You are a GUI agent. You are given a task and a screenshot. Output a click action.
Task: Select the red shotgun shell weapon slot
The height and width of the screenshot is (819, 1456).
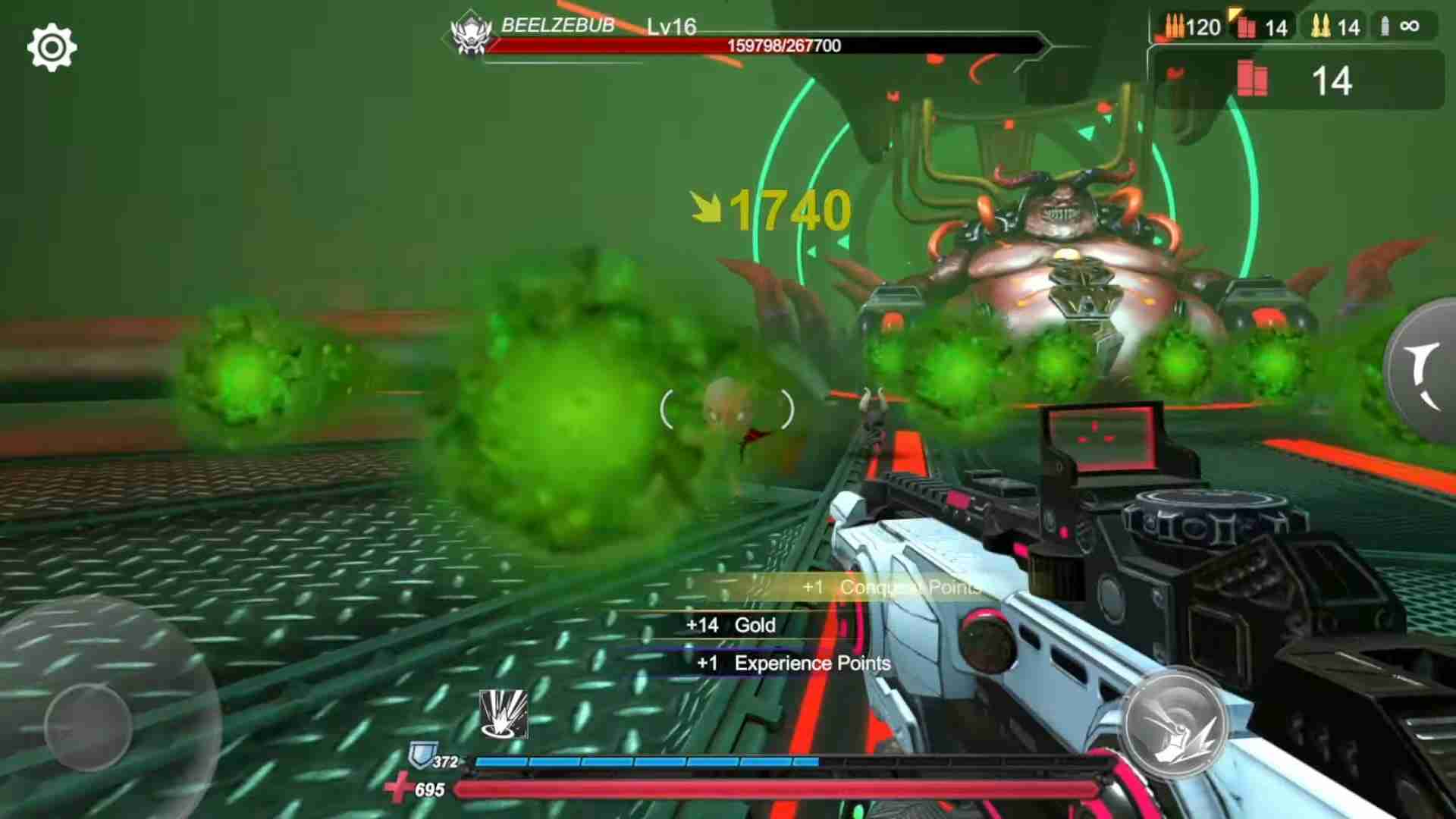click(x=1263, y=27)
